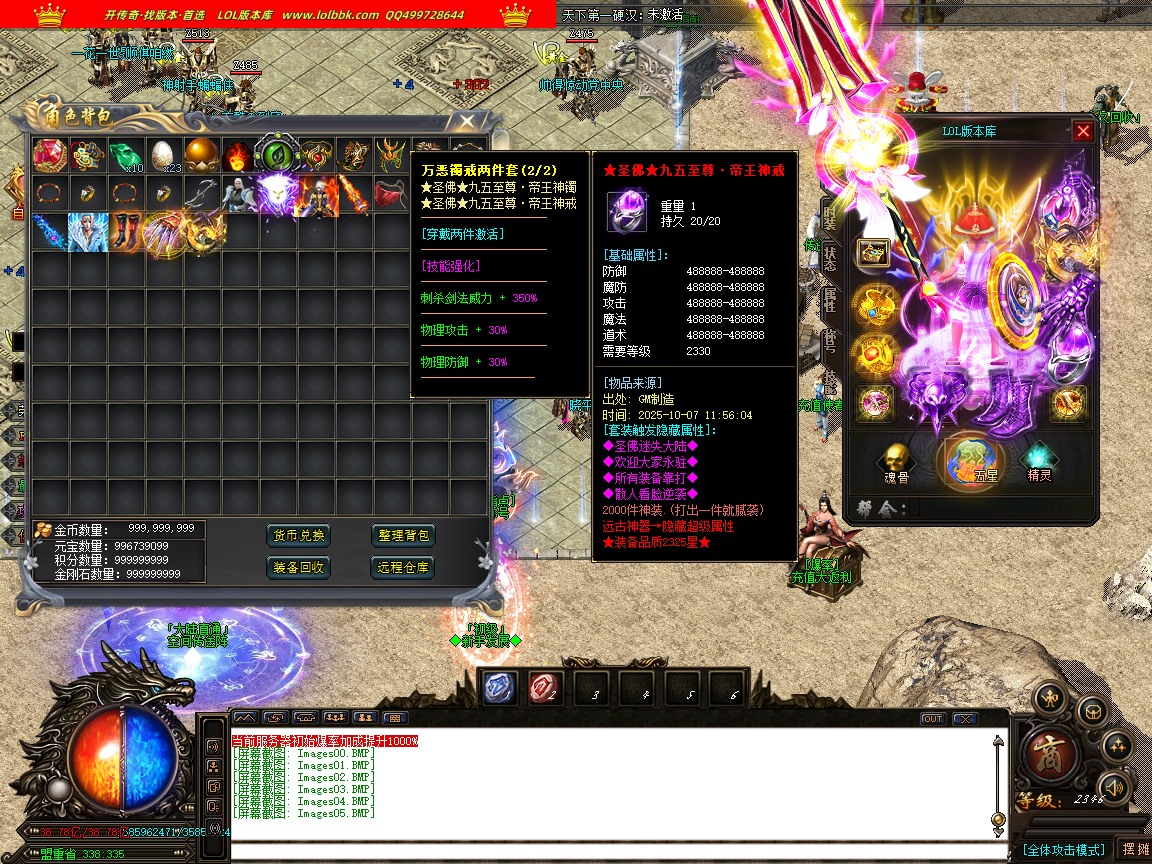Select the green gem stack in backpack
The width and height of the screenshot is (1152, 864).
(x=125, y=155)
